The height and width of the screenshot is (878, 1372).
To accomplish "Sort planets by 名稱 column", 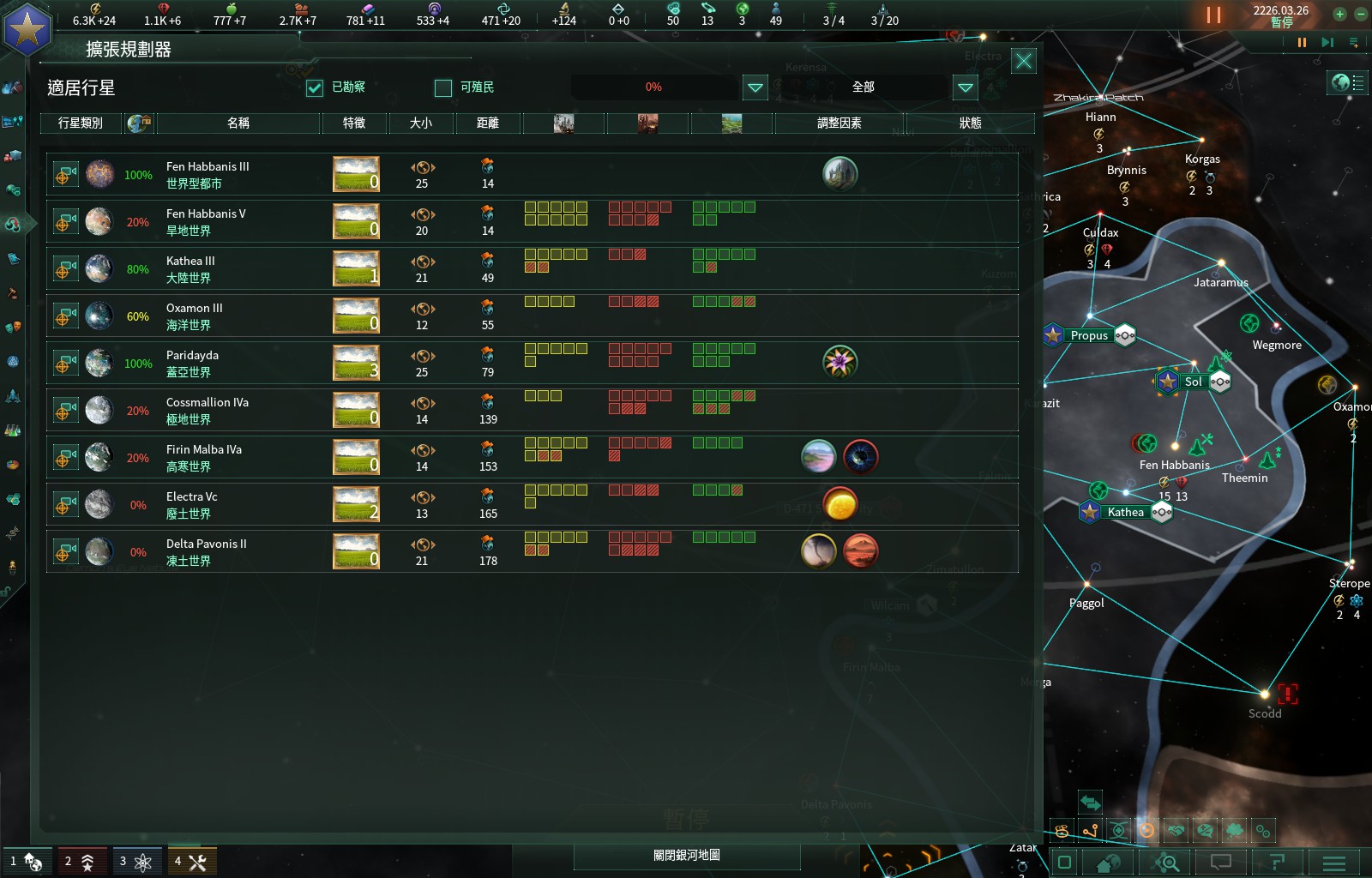I will coord(238,123).
